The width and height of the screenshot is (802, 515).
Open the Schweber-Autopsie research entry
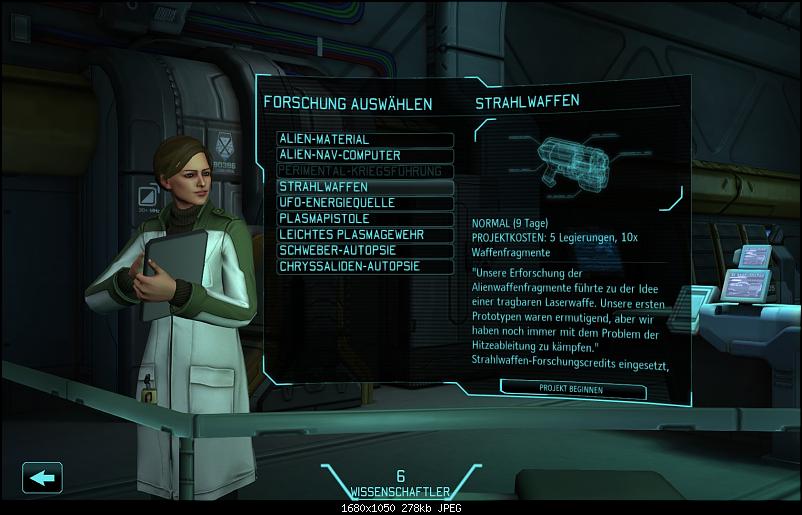pos(365,251)
